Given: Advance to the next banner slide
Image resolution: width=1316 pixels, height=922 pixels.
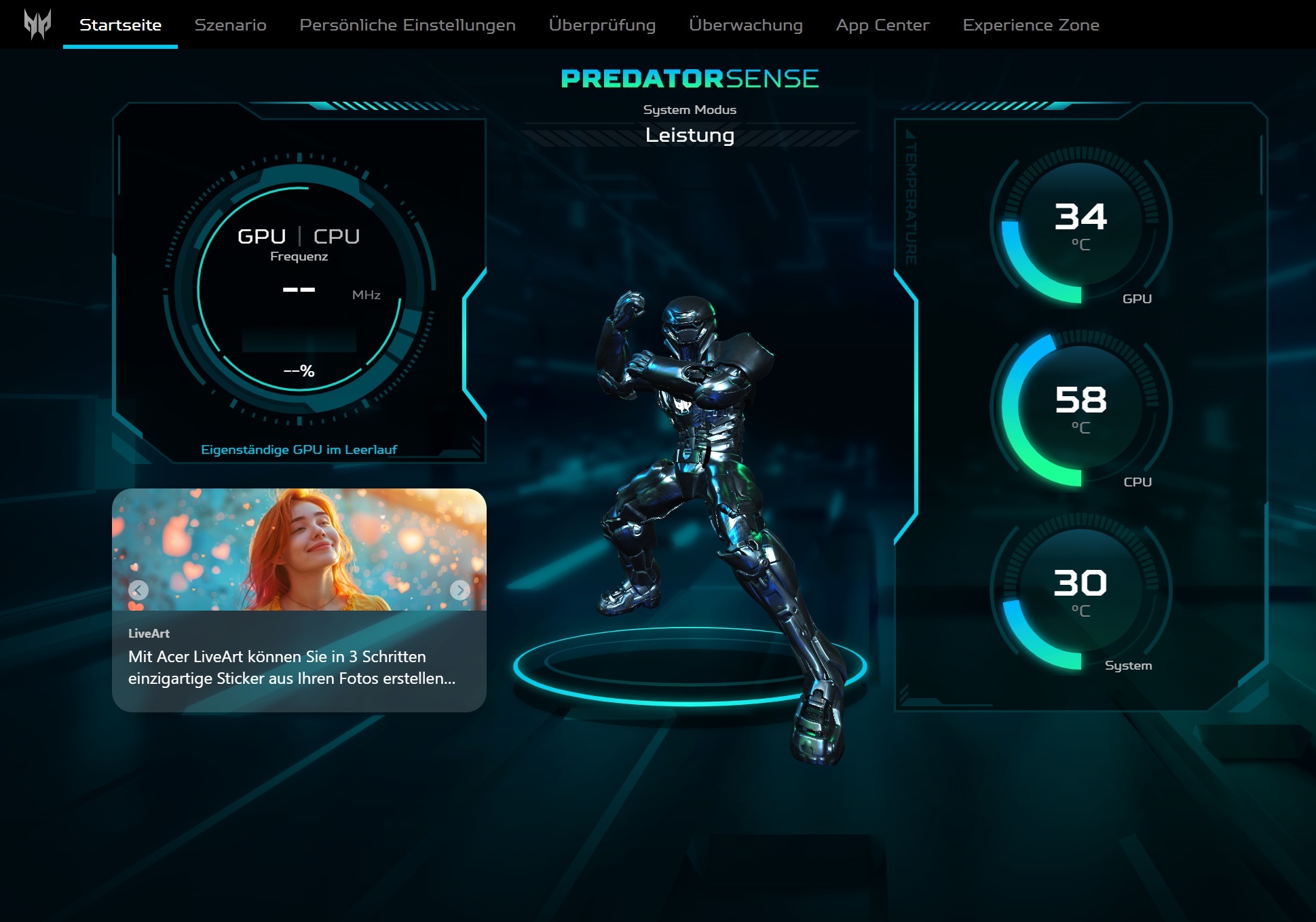Looking at the screenshot, I should coord(459,590).
